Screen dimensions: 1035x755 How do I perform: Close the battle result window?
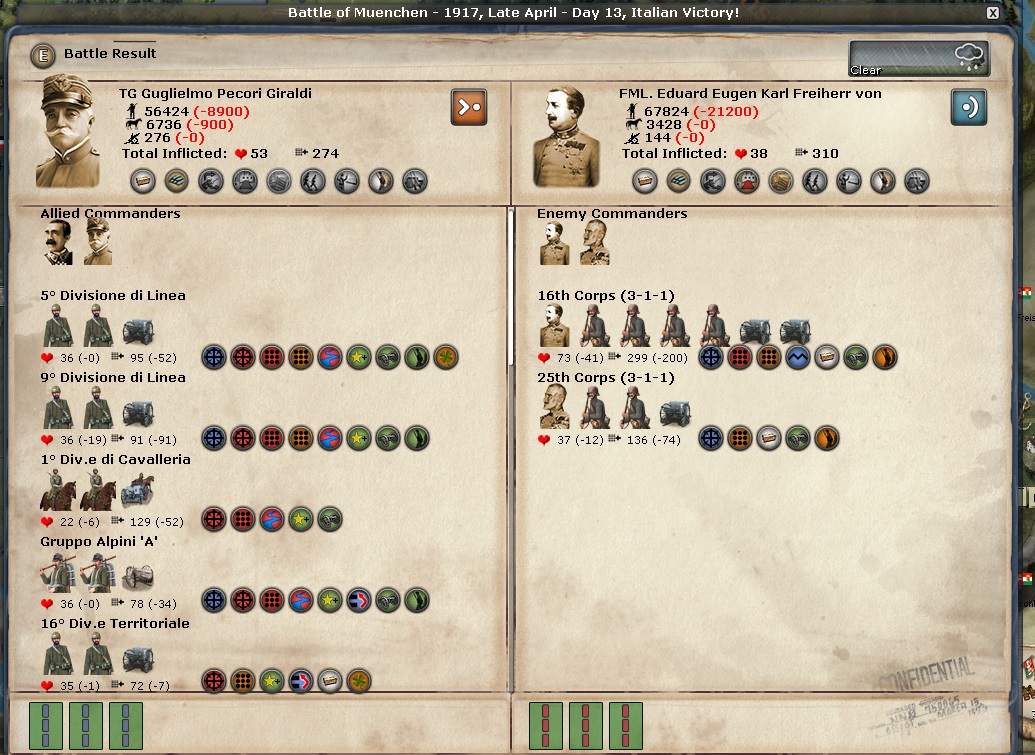point(992,13)
